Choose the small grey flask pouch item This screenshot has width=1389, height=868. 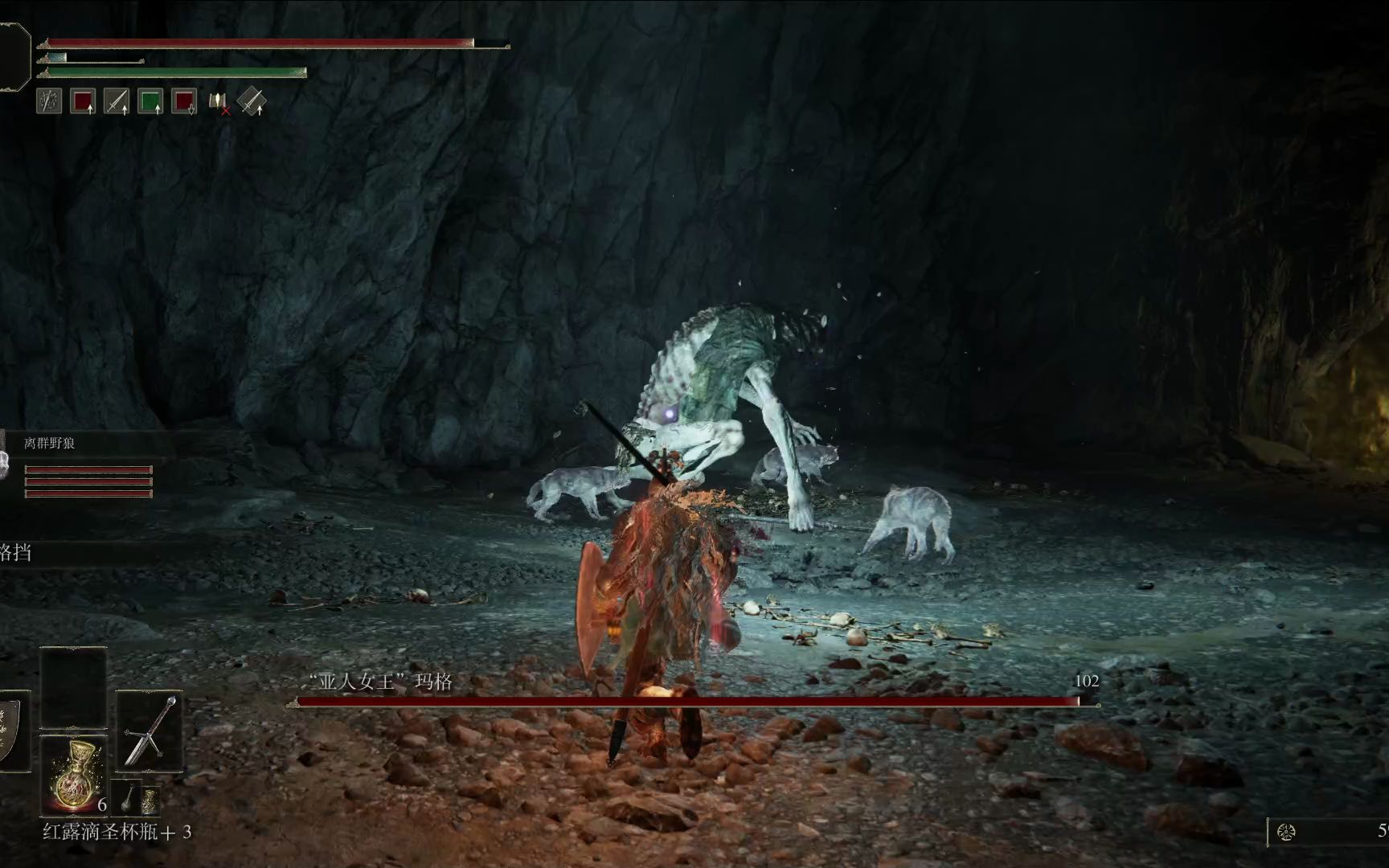(129, 797)
